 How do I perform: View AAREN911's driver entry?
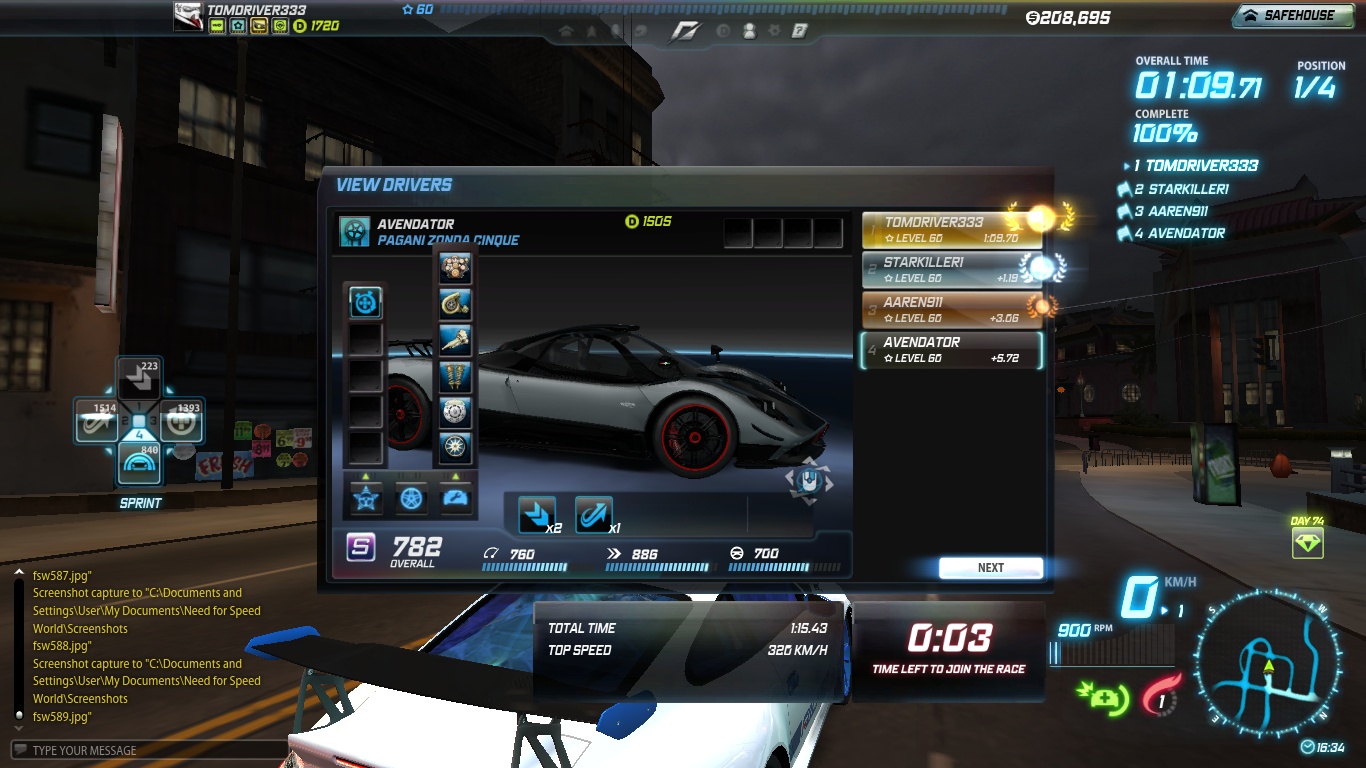950,310
